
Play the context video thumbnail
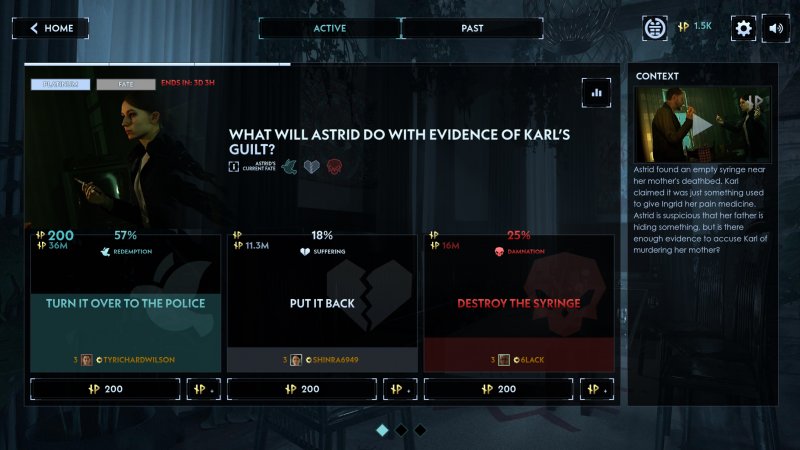coord(702,125)
